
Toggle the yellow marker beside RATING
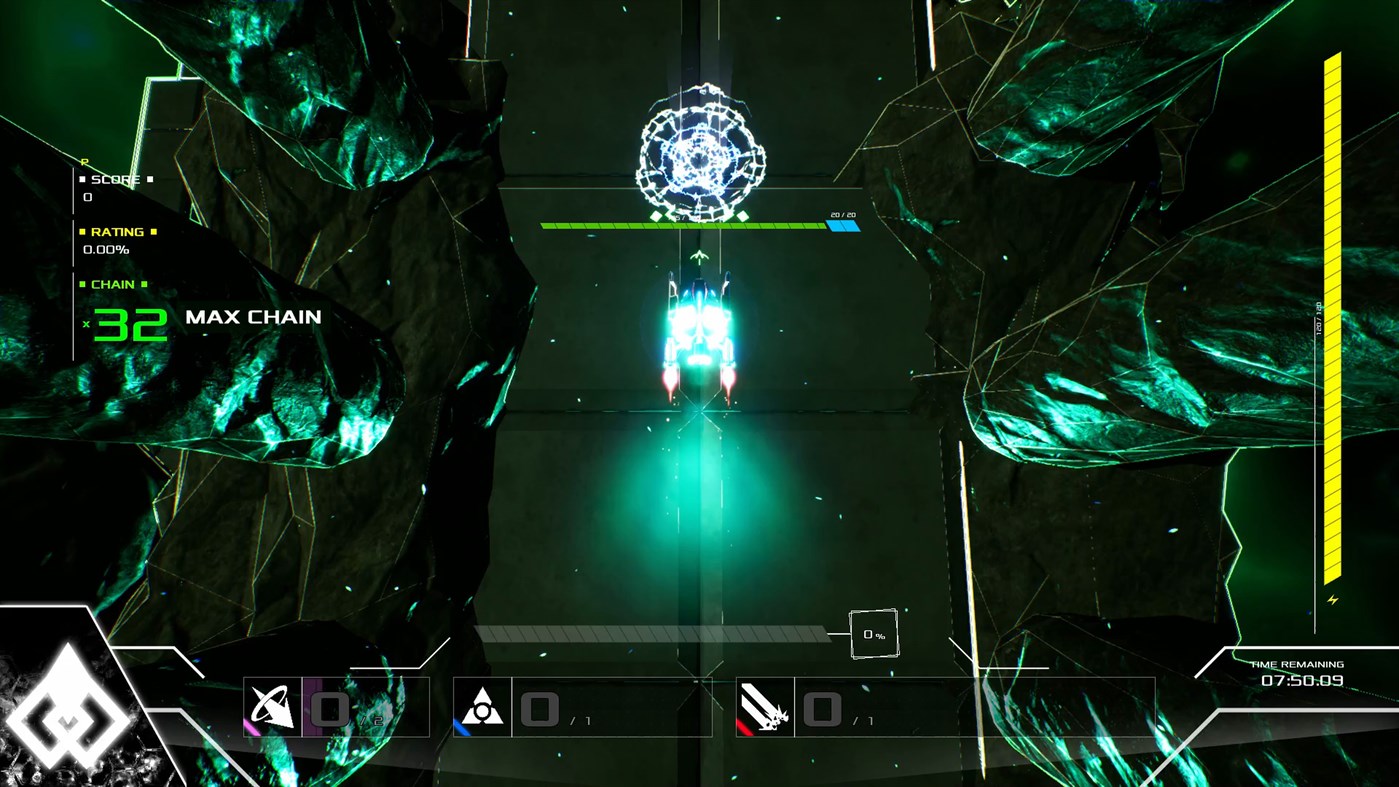[x=82, y=232]
